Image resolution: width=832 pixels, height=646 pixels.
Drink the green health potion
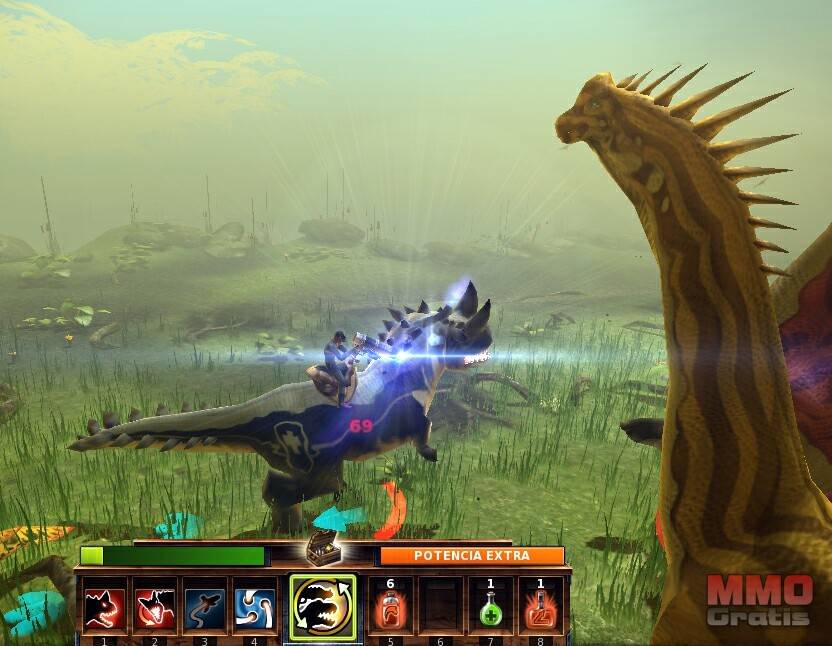(490, 607)
